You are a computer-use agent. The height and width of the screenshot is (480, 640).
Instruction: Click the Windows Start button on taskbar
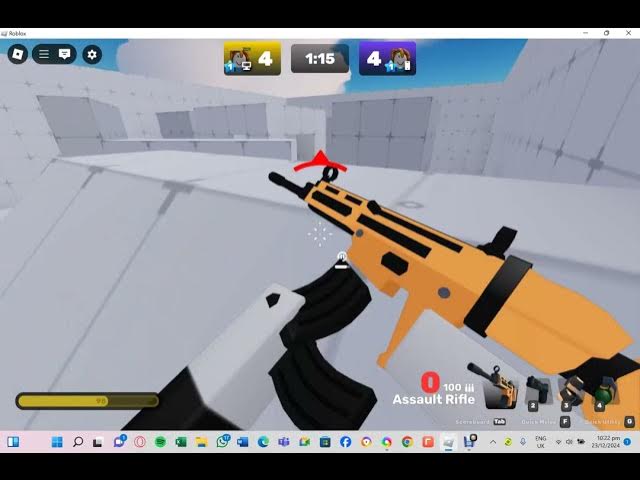(56, 442)
